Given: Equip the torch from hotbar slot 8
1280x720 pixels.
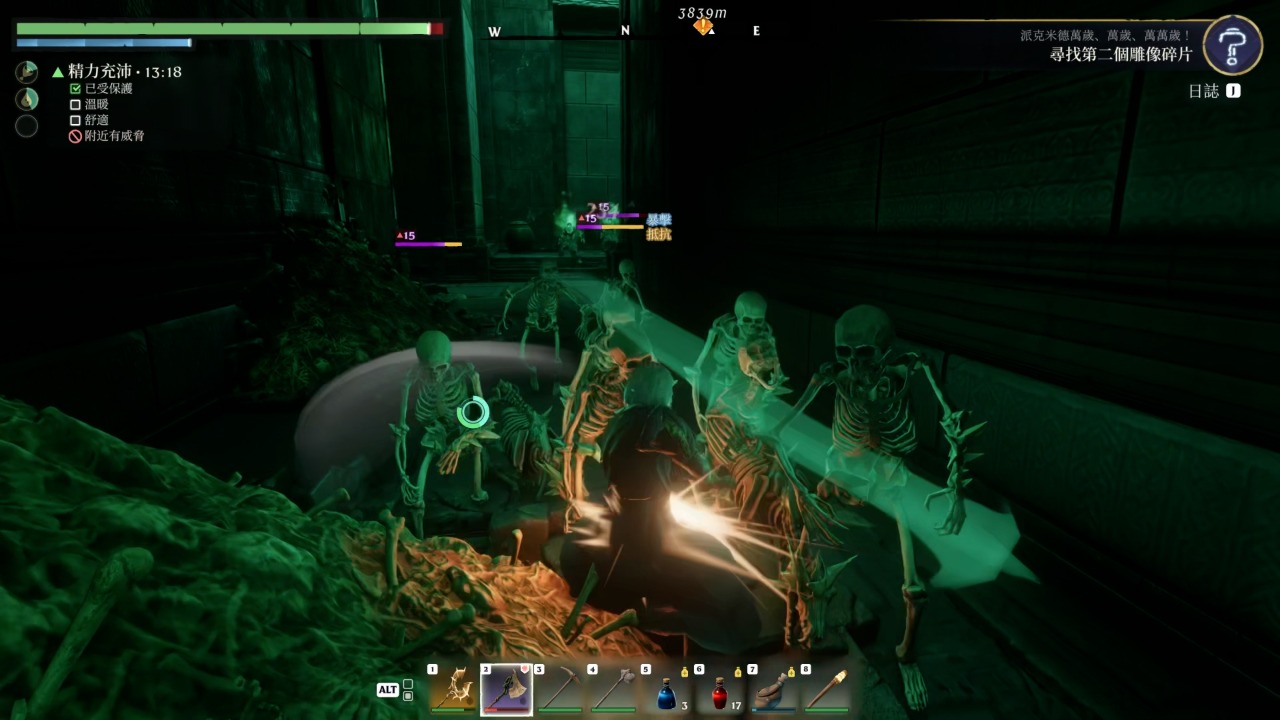Looking at the screenshot, I should (826, 690).
